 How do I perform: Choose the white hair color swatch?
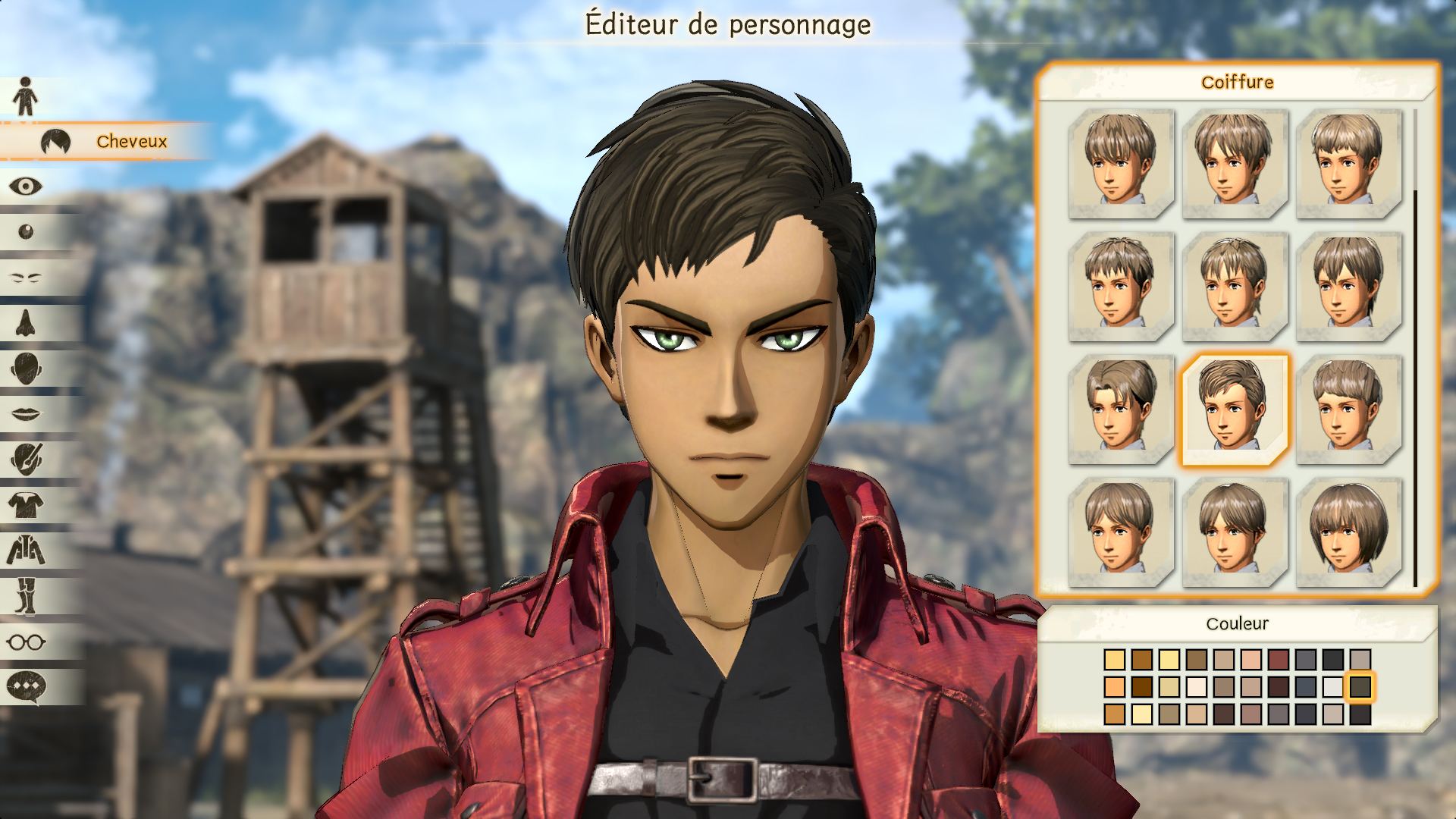[1332, 687]
